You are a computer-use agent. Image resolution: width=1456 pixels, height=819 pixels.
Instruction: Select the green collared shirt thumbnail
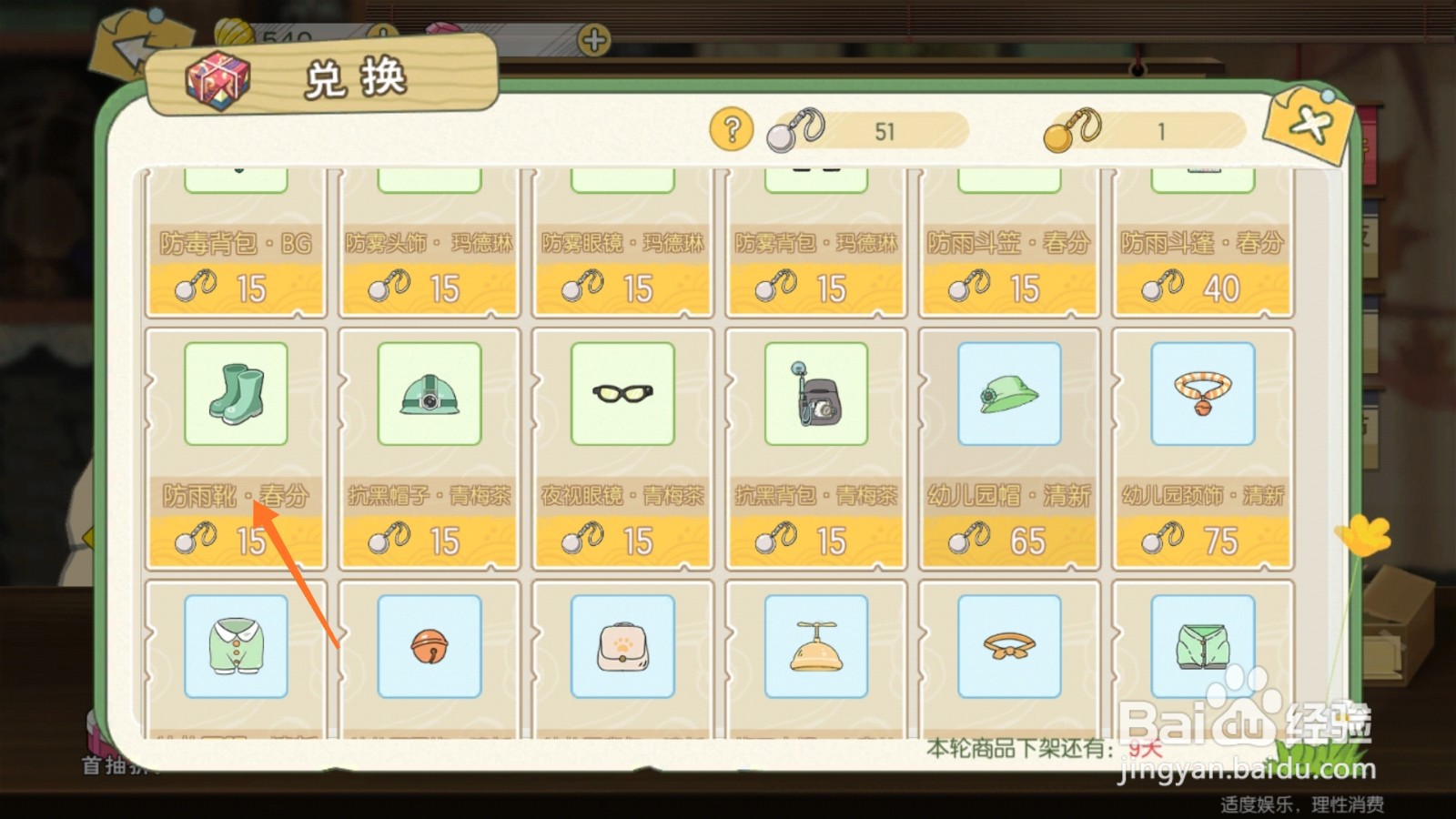pyautogui.click(x=237, y=646)
